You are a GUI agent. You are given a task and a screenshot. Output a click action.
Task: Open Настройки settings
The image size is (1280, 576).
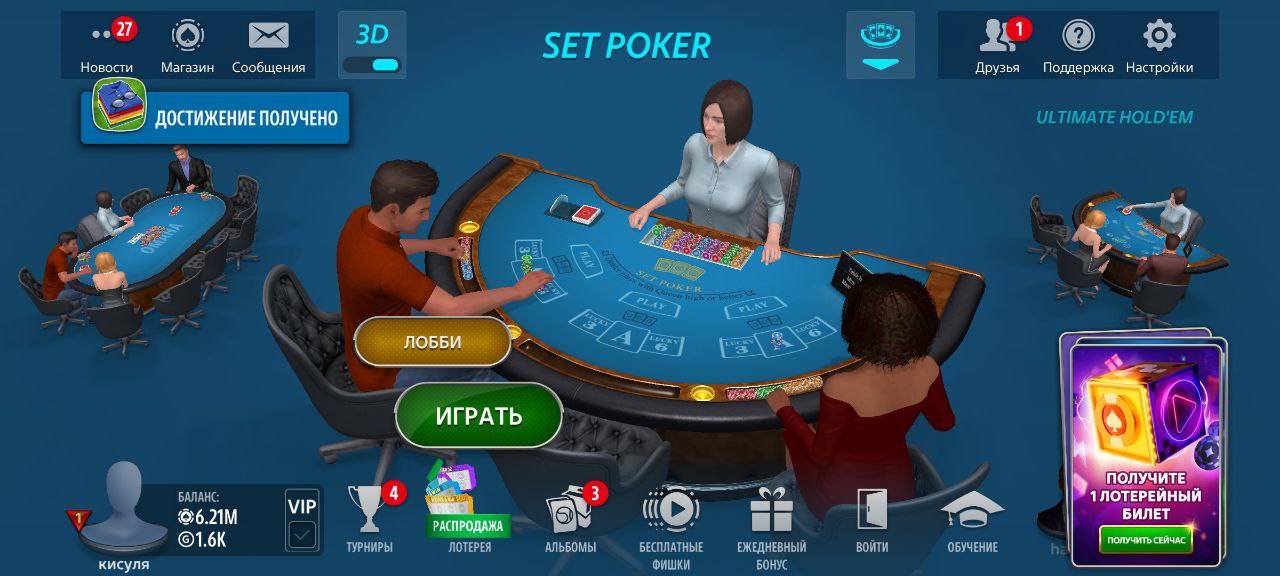tap(1159, 45)
